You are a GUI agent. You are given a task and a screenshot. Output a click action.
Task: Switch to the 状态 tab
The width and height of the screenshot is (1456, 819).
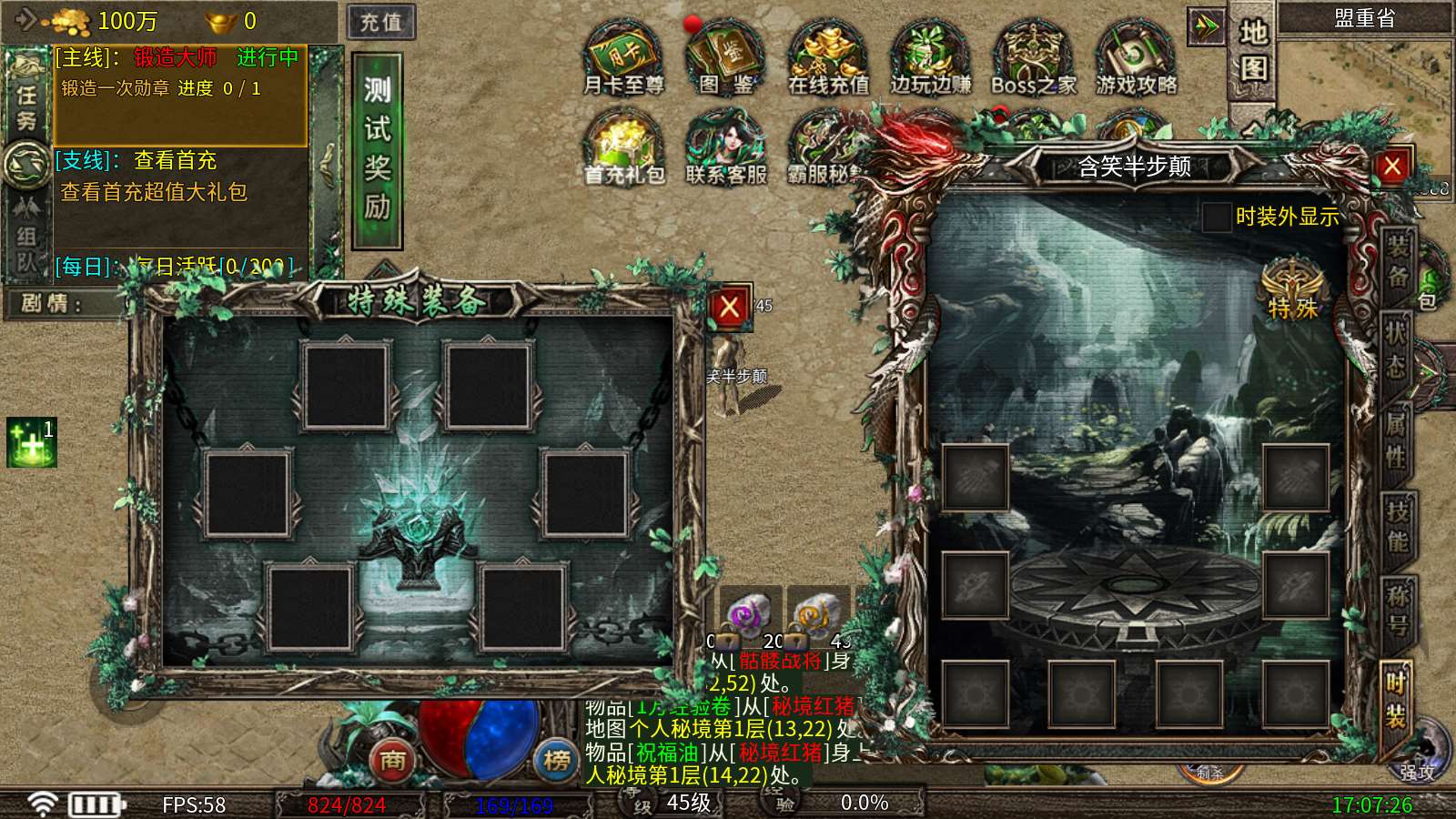1397,349
